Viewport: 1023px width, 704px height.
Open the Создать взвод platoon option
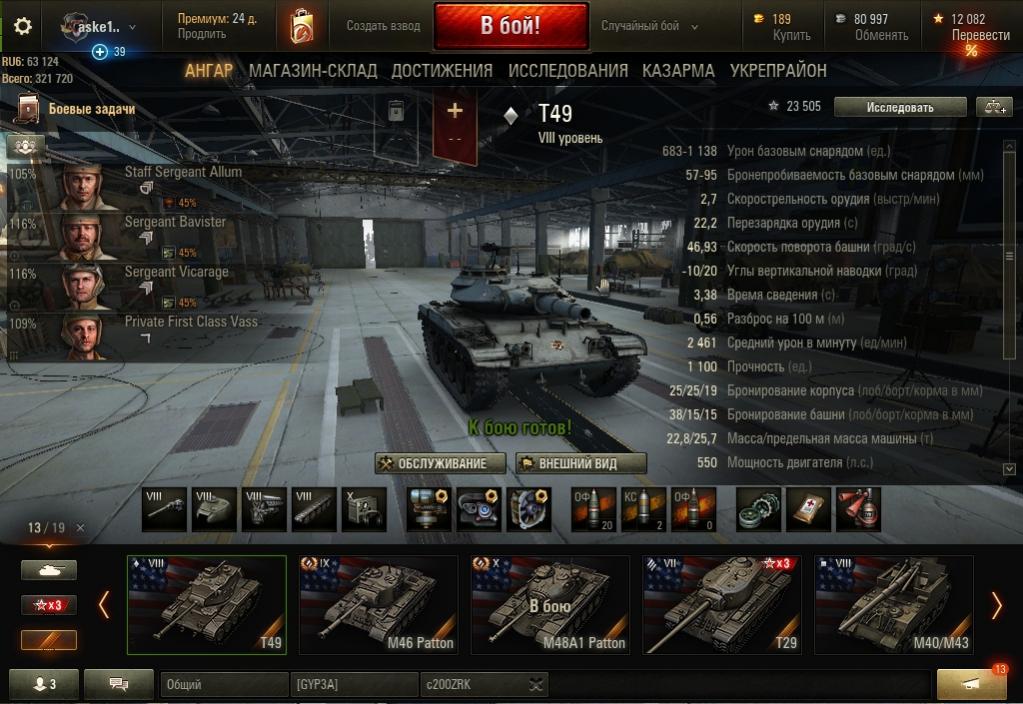point(382,26)
